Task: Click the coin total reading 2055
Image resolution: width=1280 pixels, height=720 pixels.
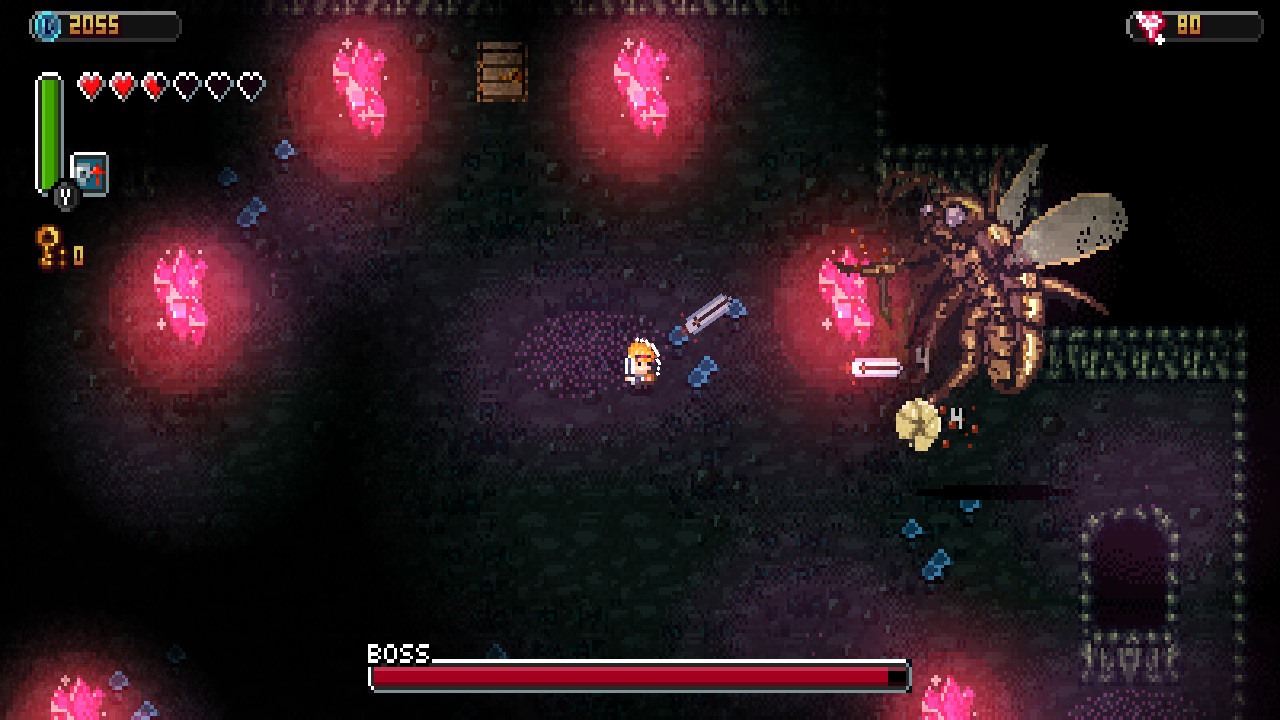Action: tap(92, 25)
